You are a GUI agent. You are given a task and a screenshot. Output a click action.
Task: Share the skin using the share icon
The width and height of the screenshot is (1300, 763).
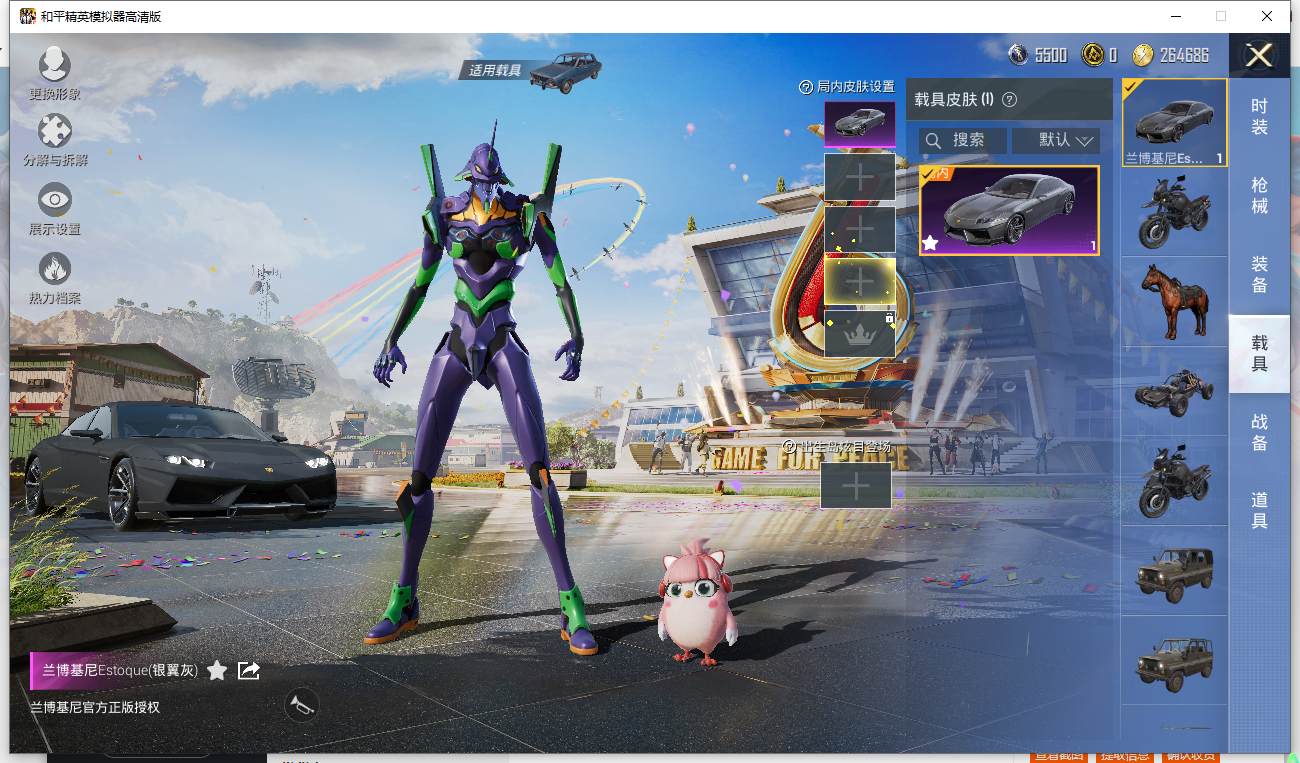click(x=249, y=671)
